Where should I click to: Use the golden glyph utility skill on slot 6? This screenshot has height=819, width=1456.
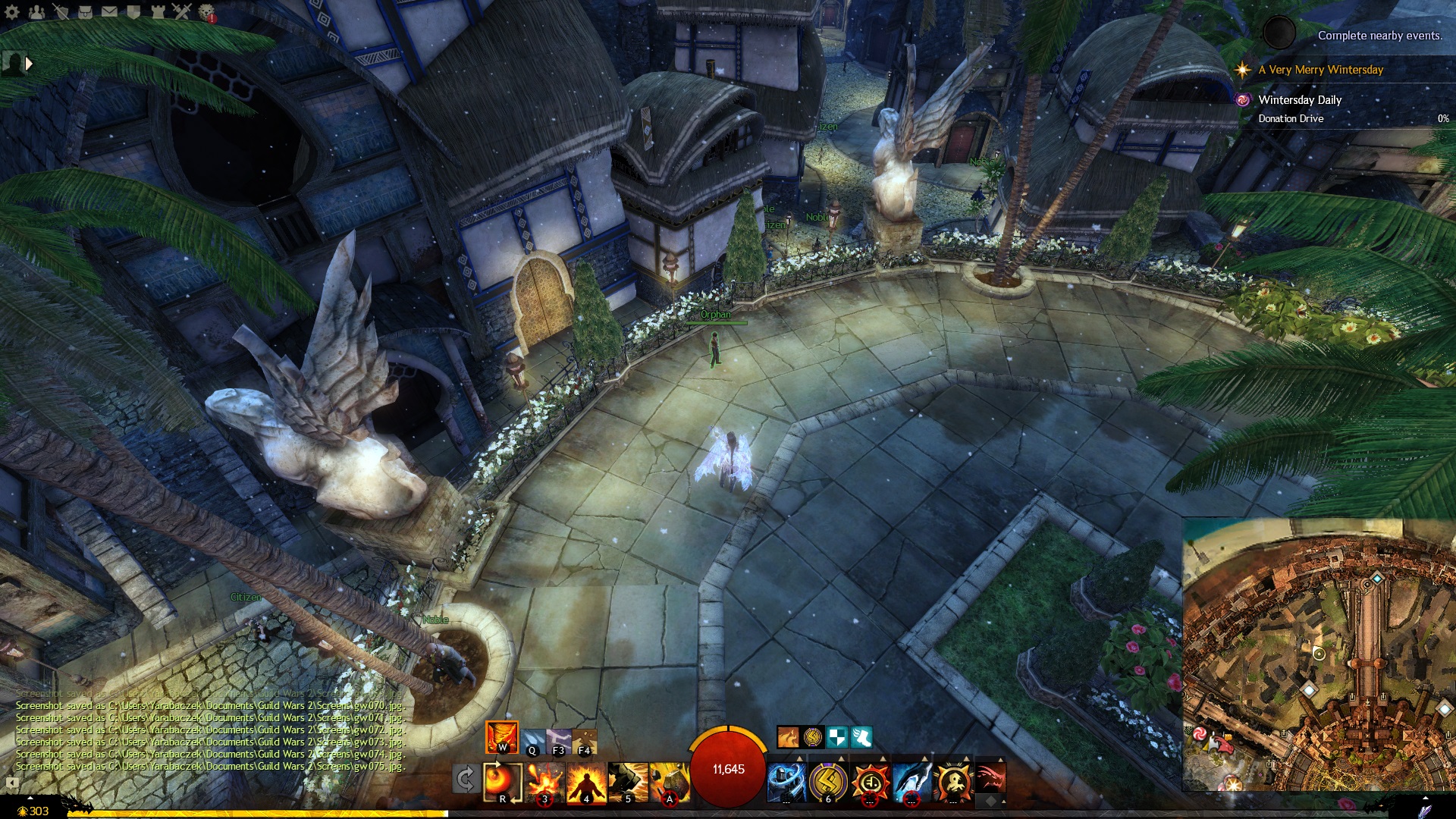828,782
